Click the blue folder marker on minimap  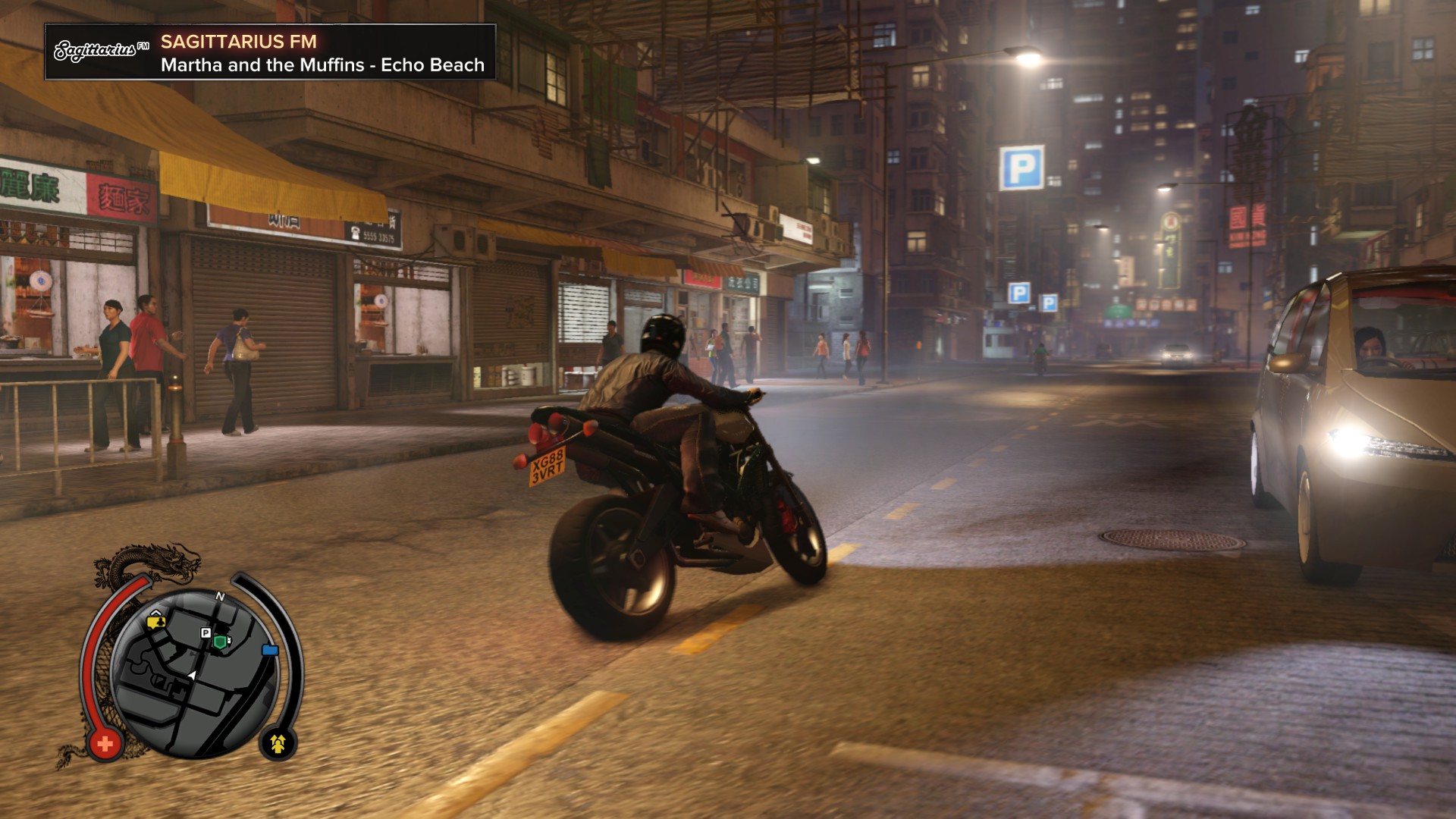[x=269, y=650]
